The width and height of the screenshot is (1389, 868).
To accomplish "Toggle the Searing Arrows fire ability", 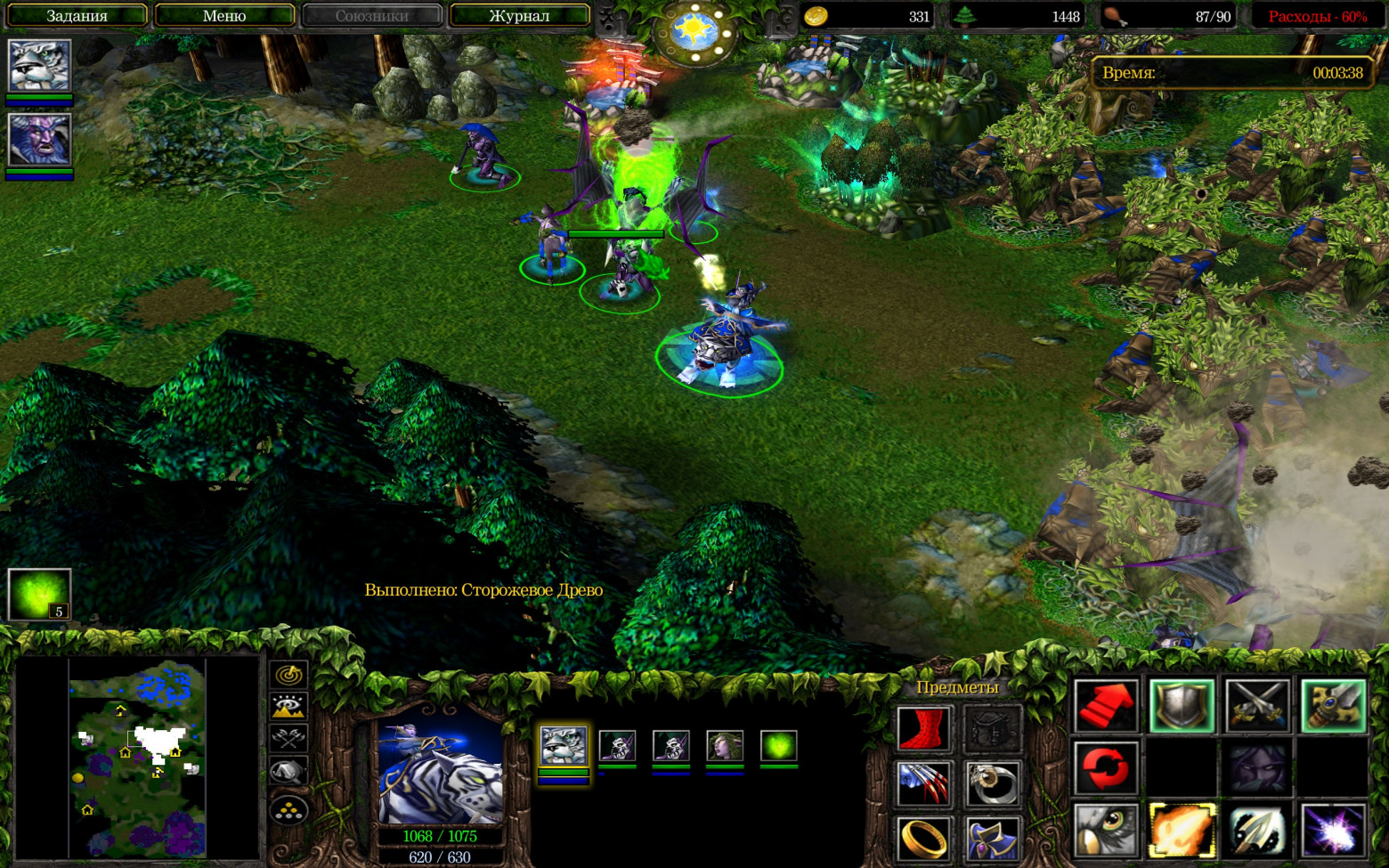I will 1182,829.
